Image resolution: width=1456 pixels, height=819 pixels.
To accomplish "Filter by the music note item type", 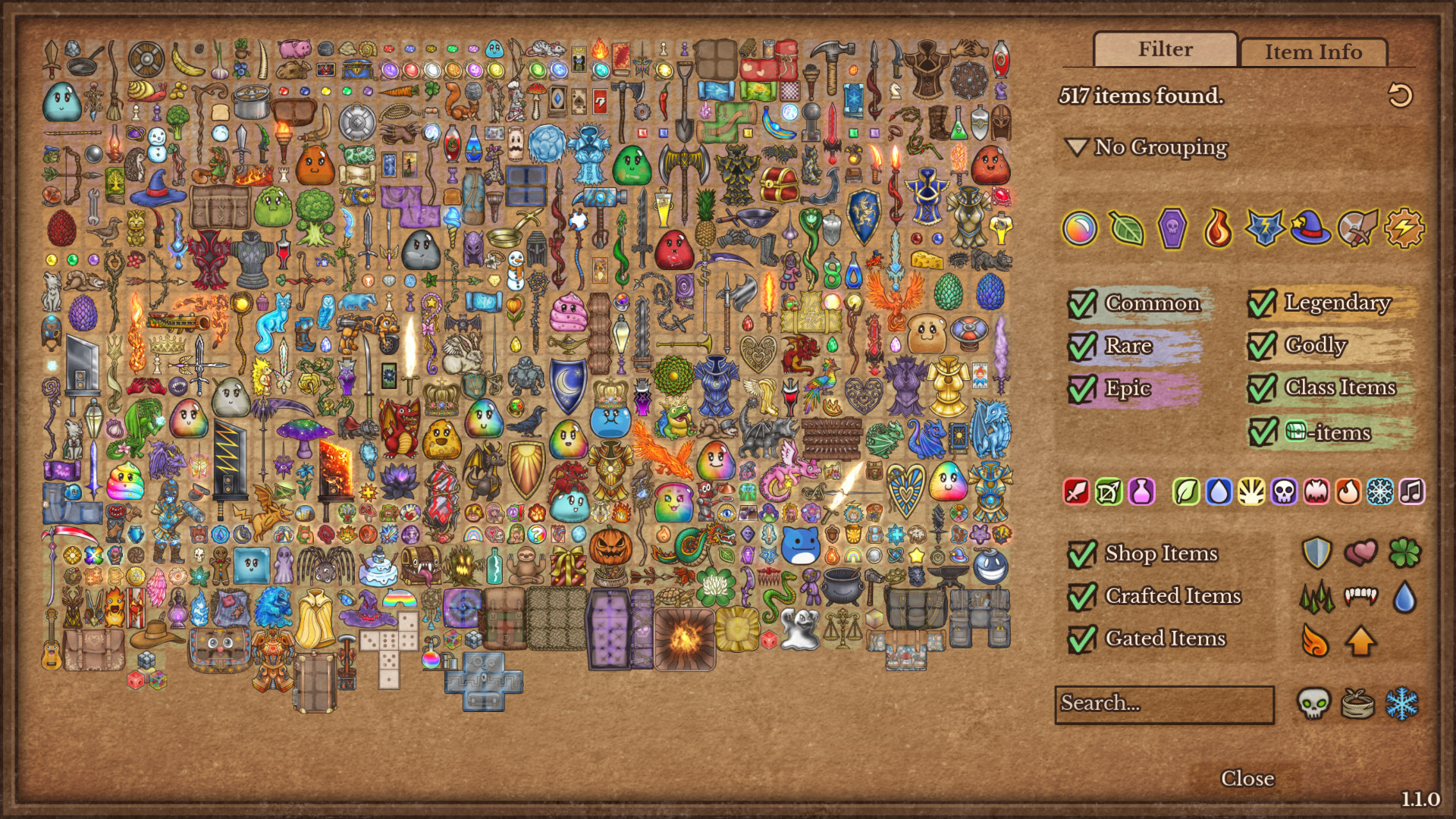I will (1411, 492).
